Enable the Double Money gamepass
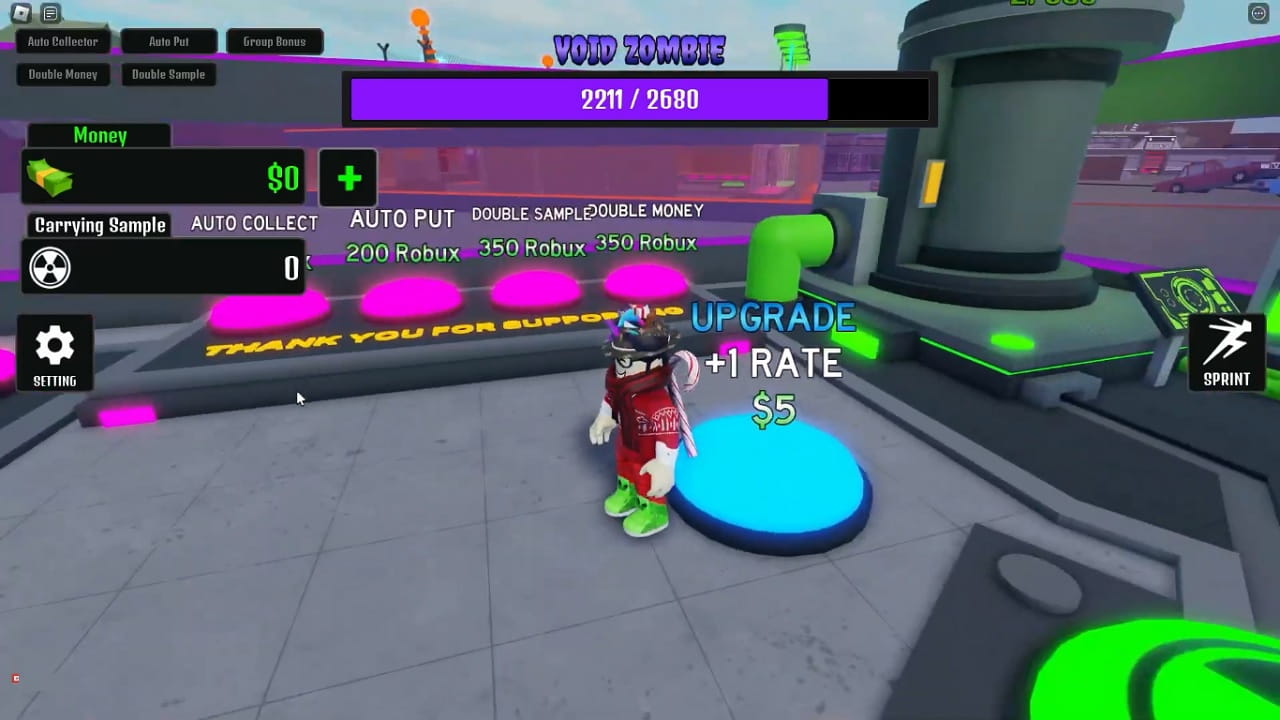 click(63, 74)
